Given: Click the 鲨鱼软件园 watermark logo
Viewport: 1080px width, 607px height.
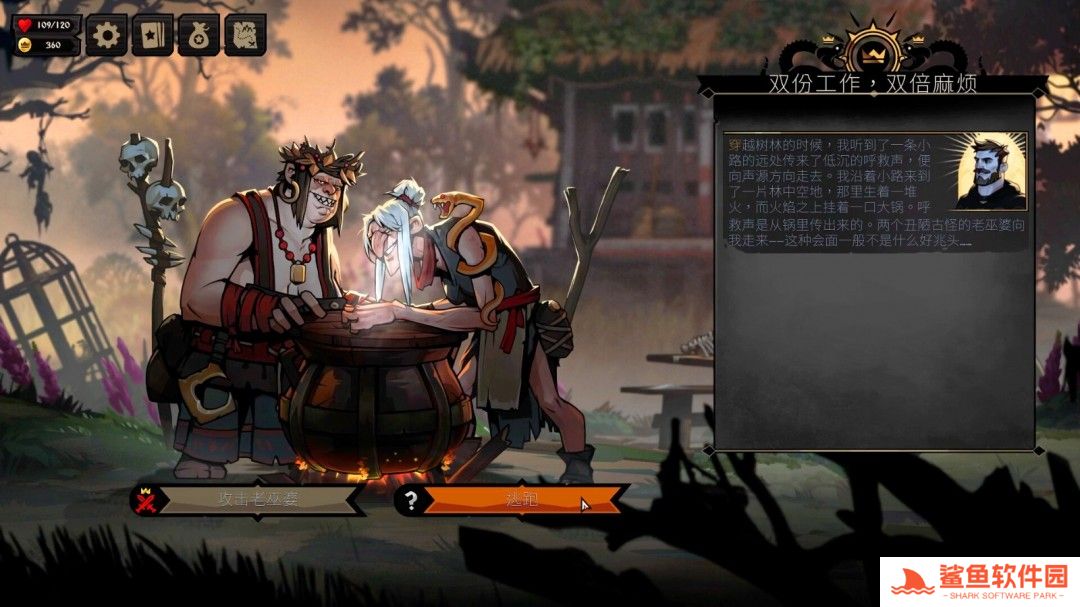Looking at the screenshot, I should point(978,581).
